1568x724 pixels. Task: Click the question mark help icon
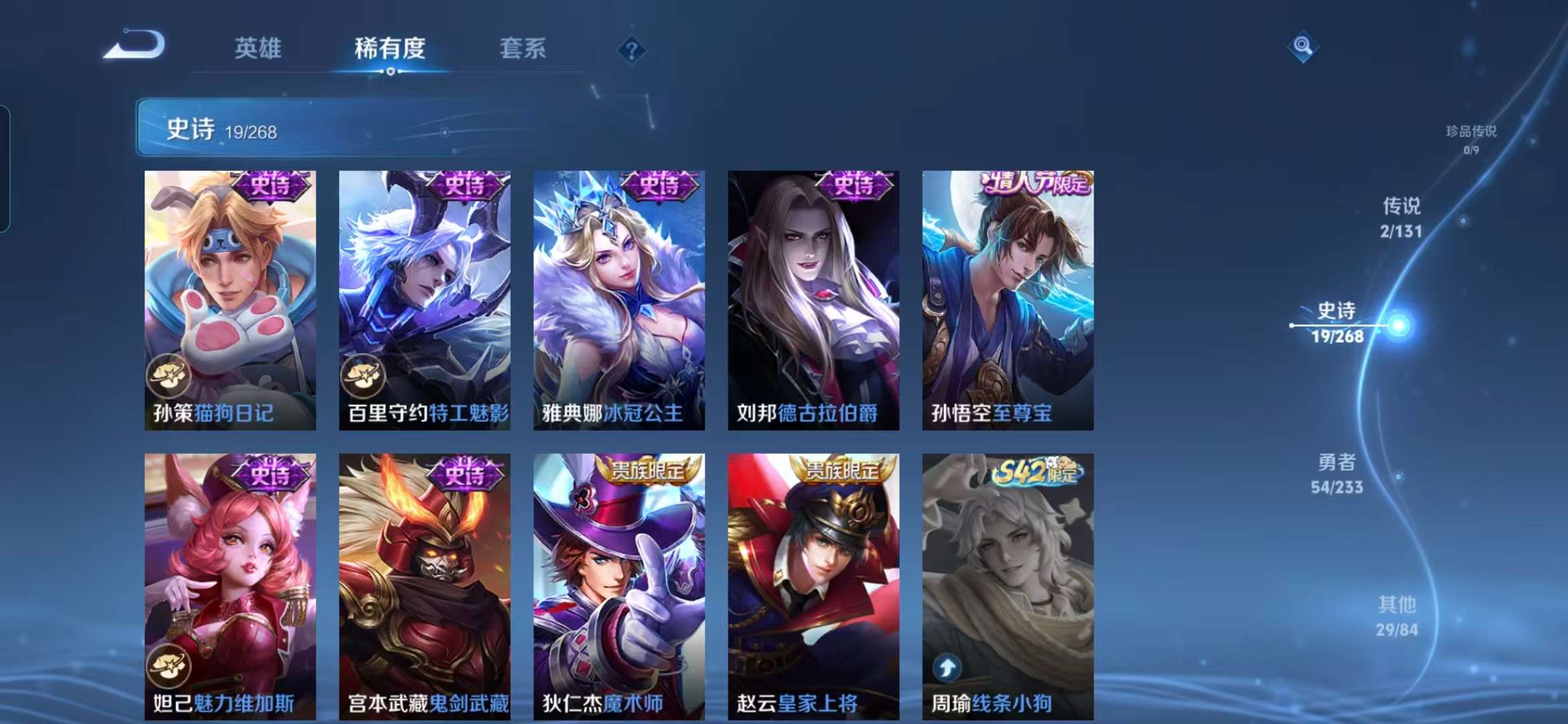click(x=631, y=50)
